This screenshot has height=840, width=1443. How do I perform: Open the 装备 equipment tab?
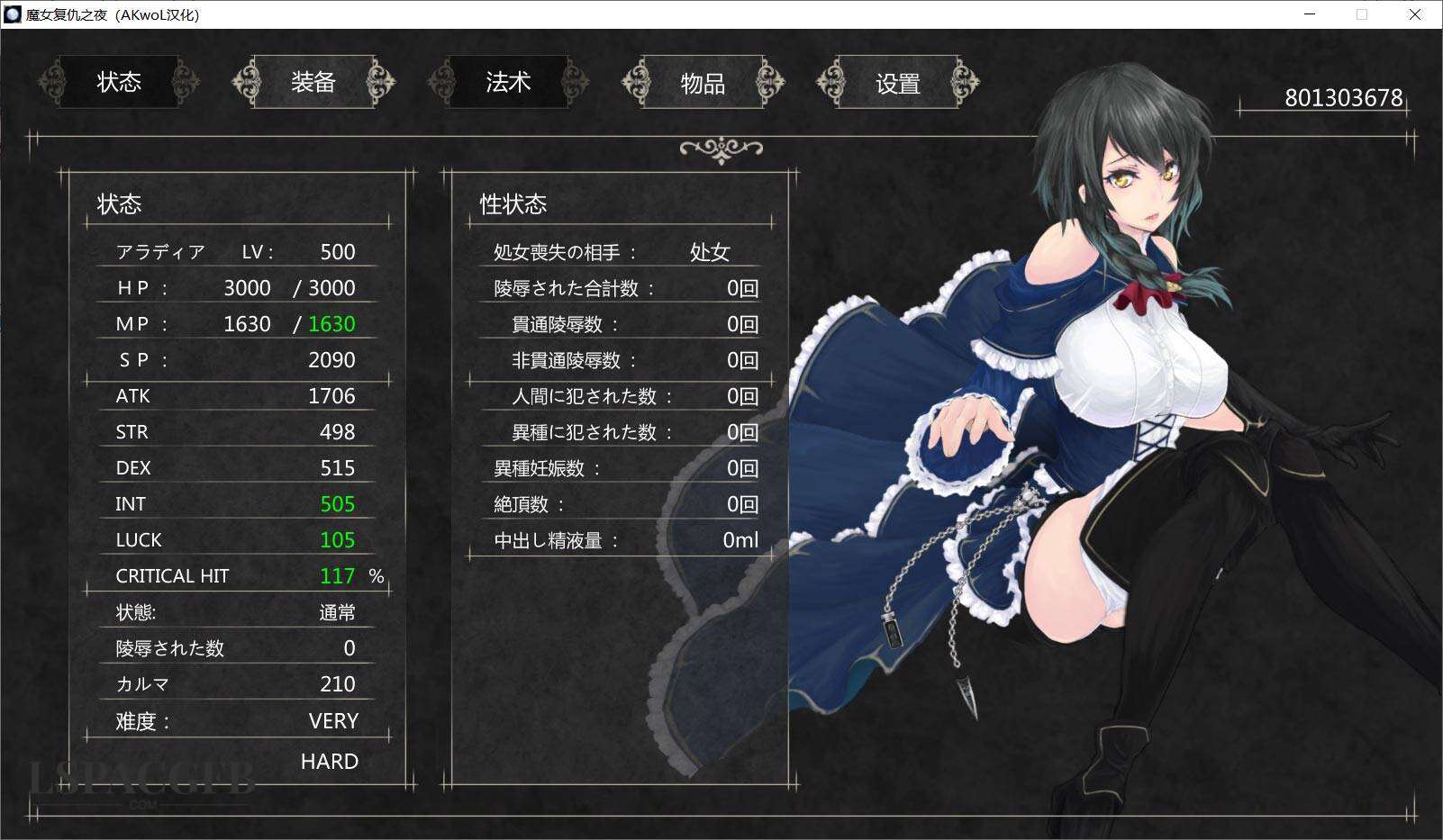[313, 83]
